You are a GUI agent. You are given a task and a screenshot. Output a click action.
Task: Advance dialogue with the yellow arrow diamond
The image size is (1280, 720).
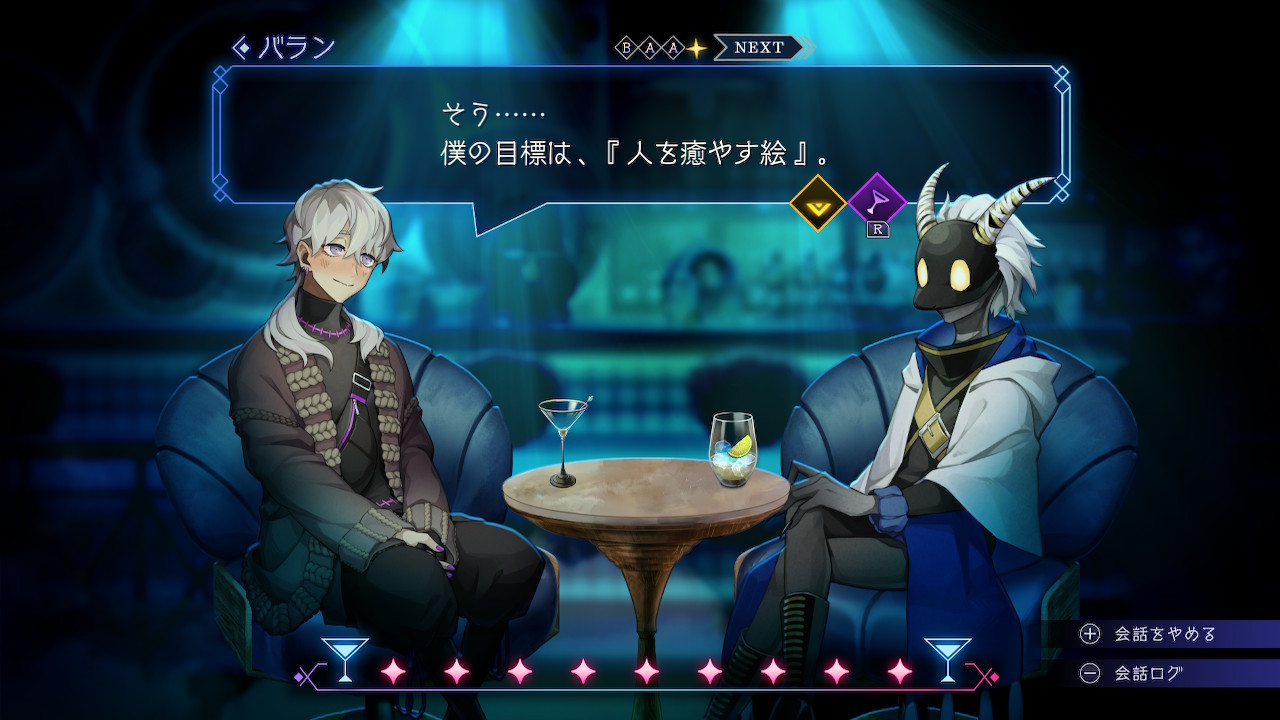point(818,203)
